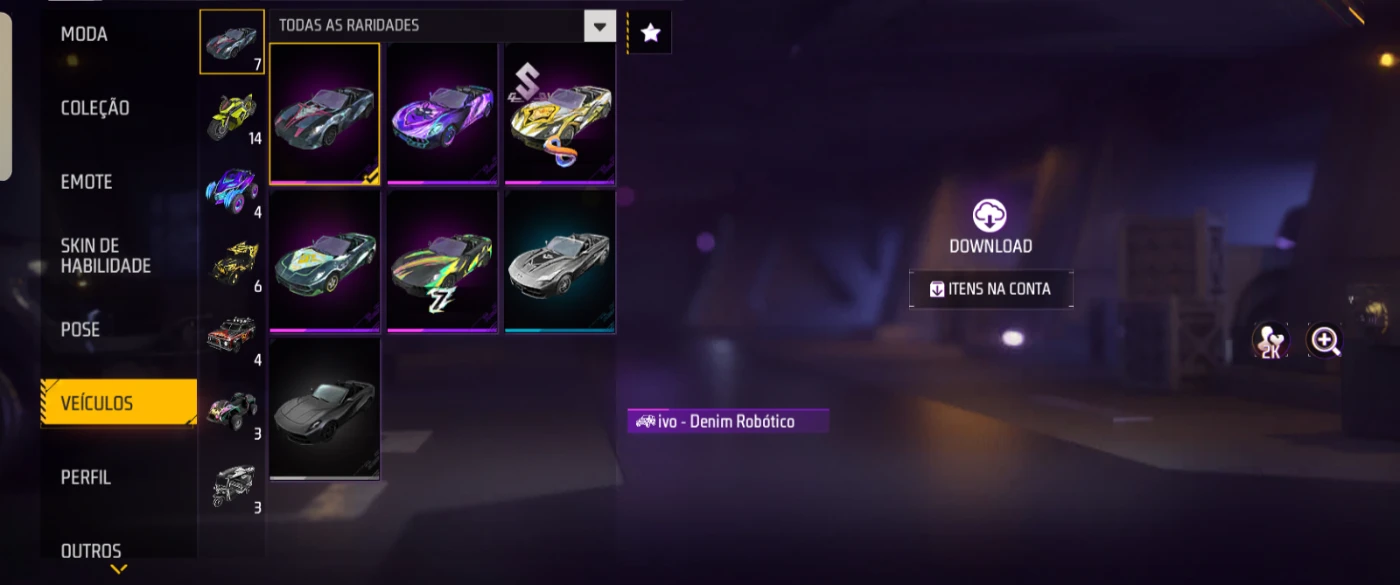Open the Perfil section
The height and width of the screenshot is (585, 1400).
(x=86, y=477)
